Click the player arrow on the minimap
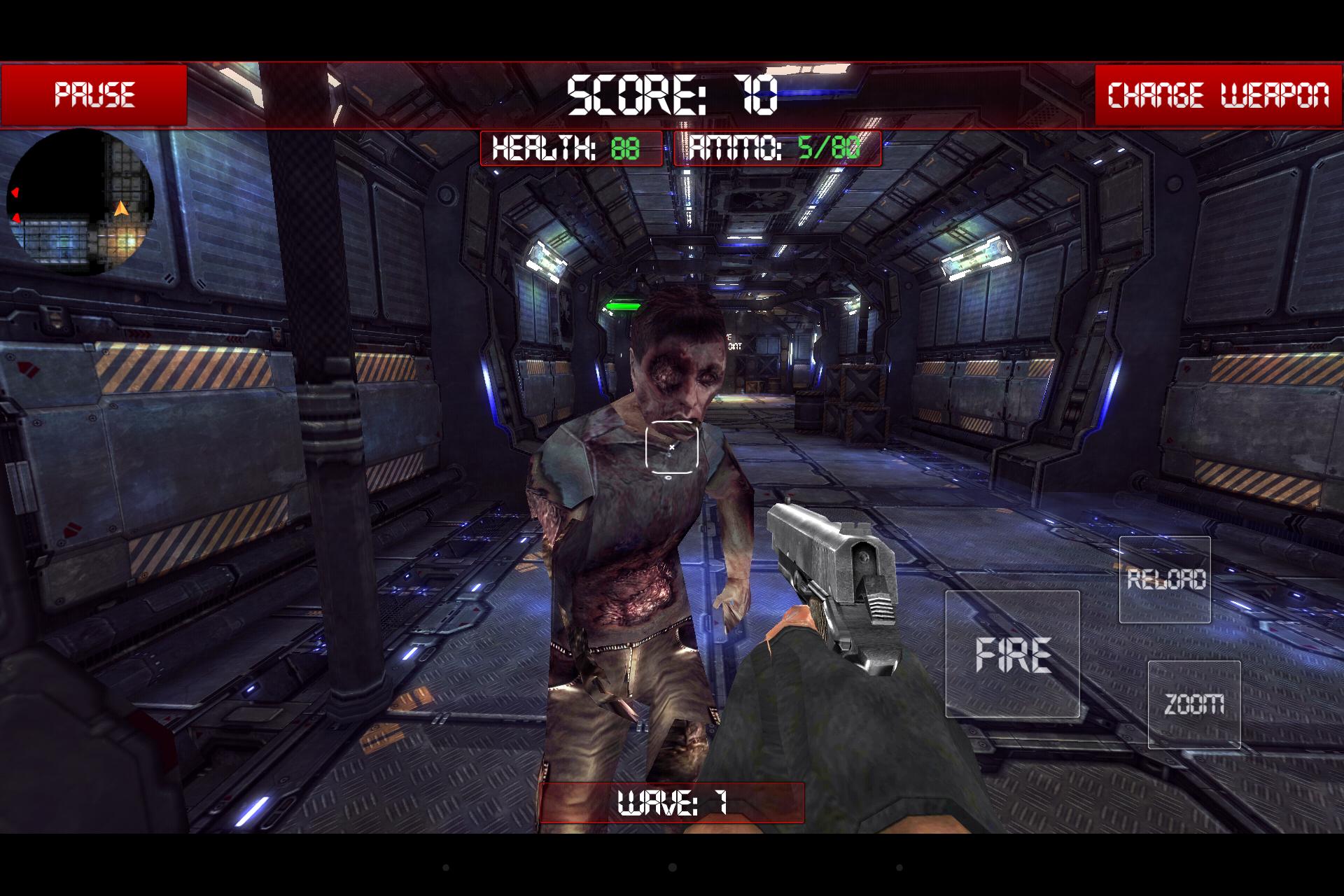 point(120,210)
